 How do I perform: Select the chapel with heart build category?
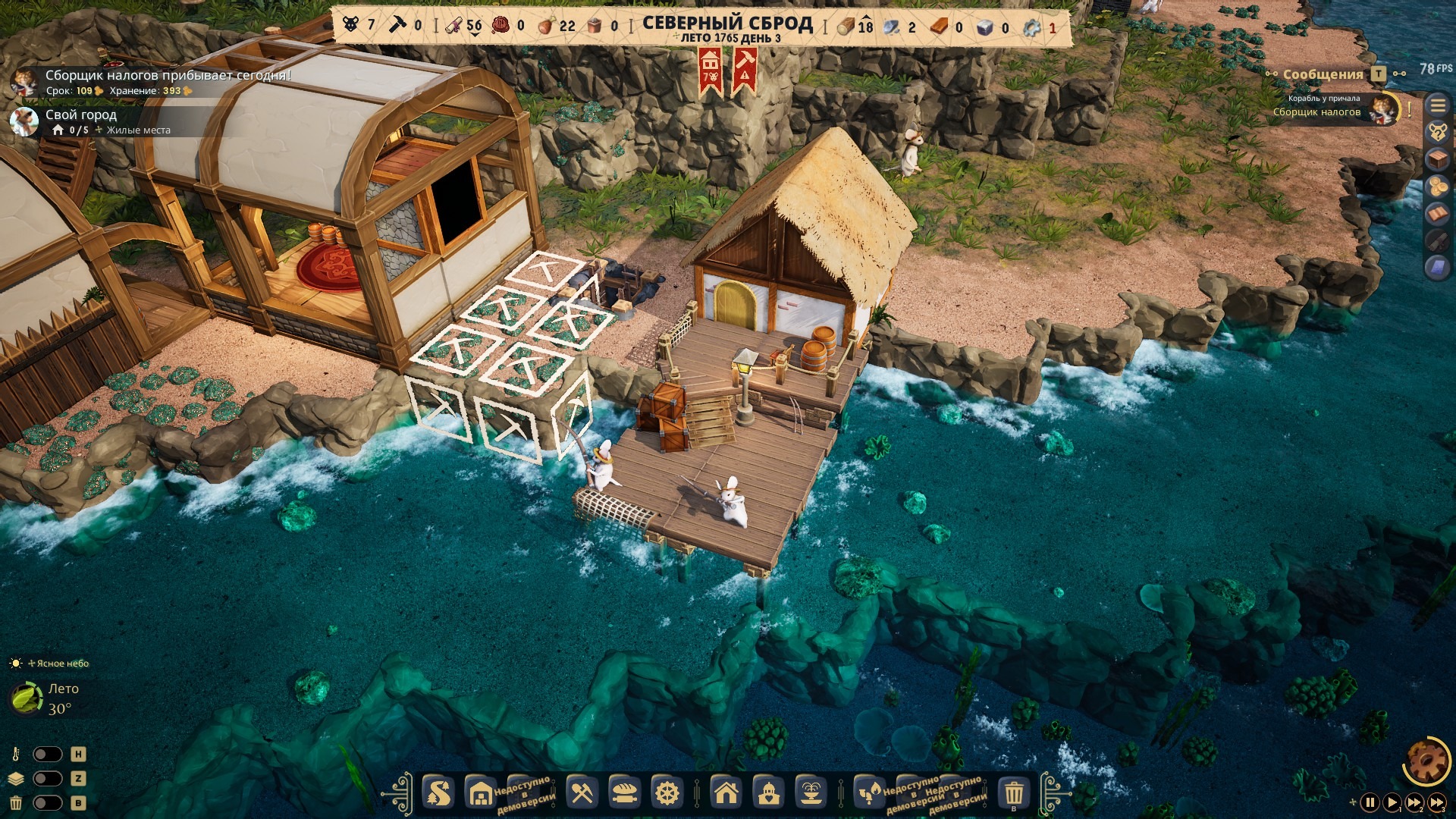pyautogui.click(x=769, y=793)
